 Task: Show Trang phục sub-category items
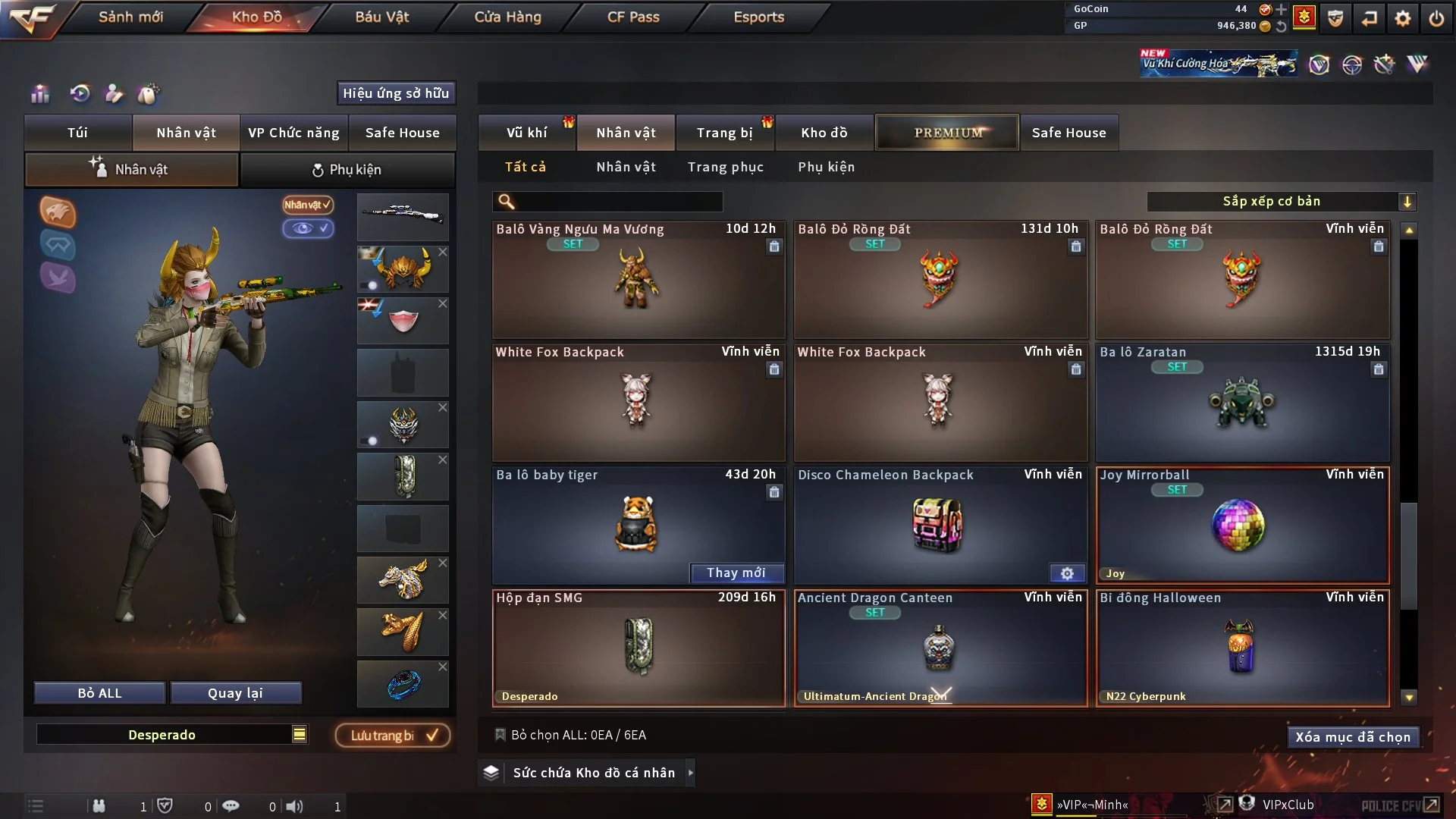coord(725,167)
